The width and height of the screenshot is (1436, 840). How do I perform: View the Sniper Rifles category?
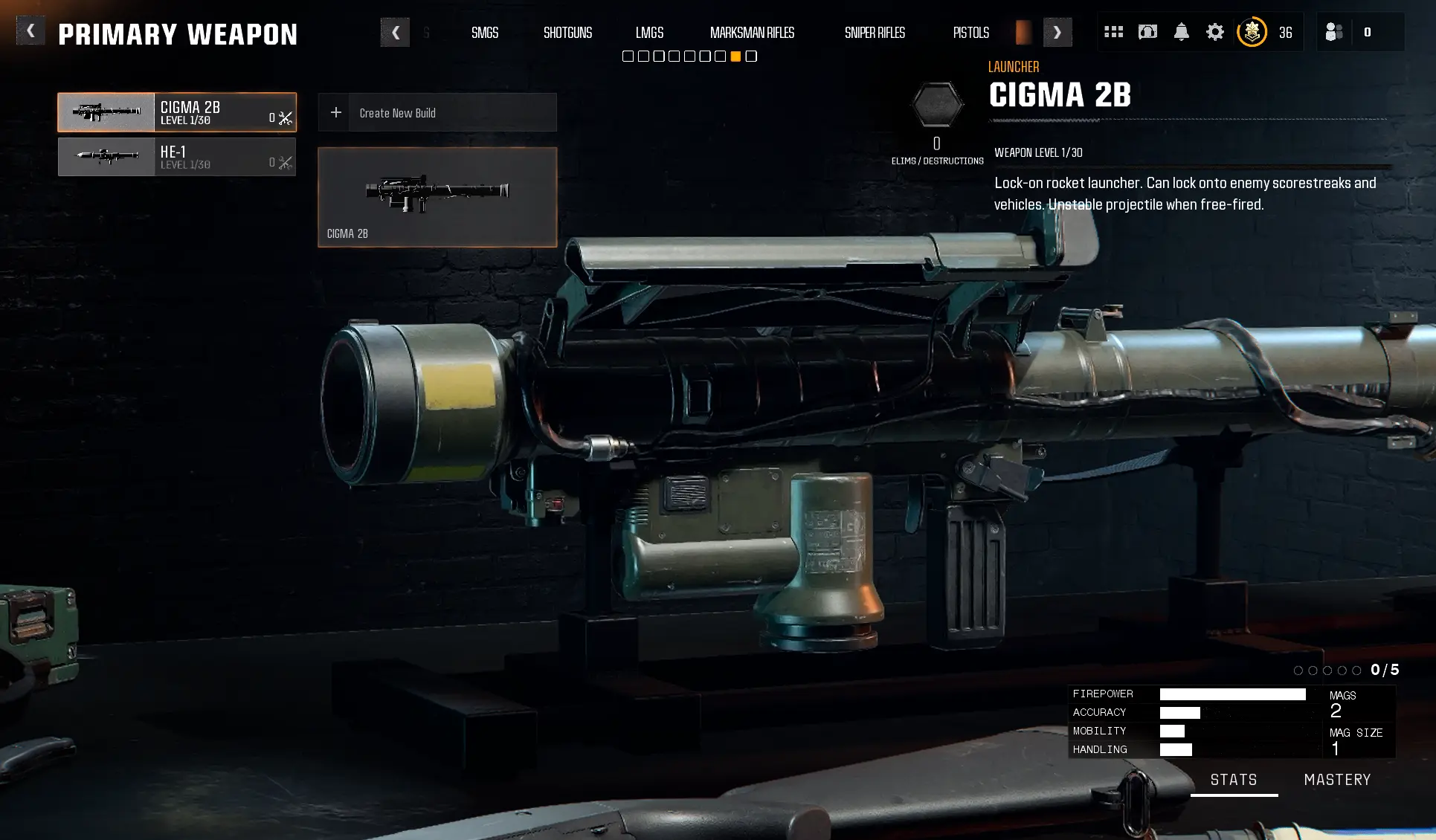tap(875, 33)
